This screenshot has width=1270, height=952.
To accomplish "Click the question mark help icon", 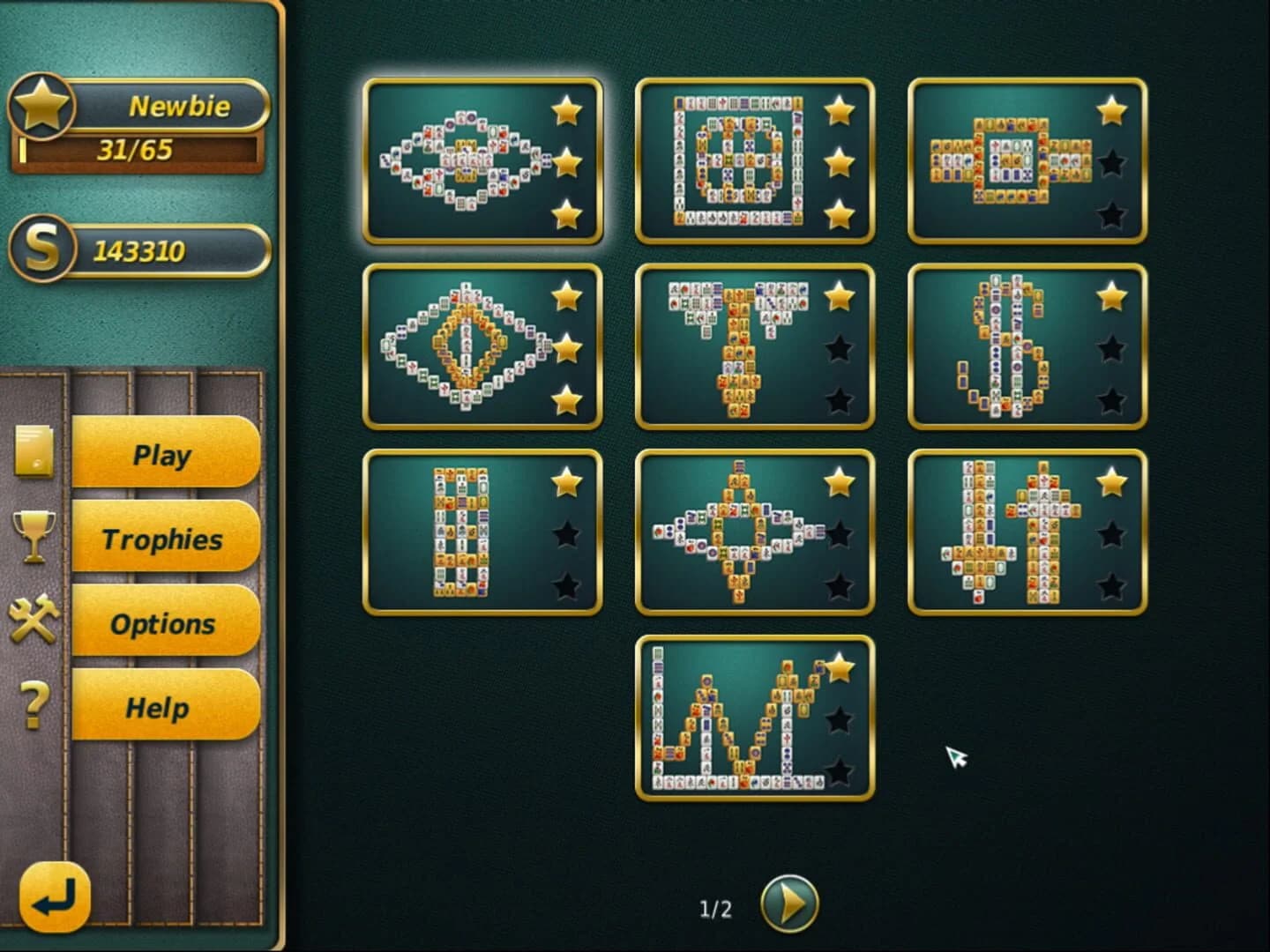I will coord(34,703).
